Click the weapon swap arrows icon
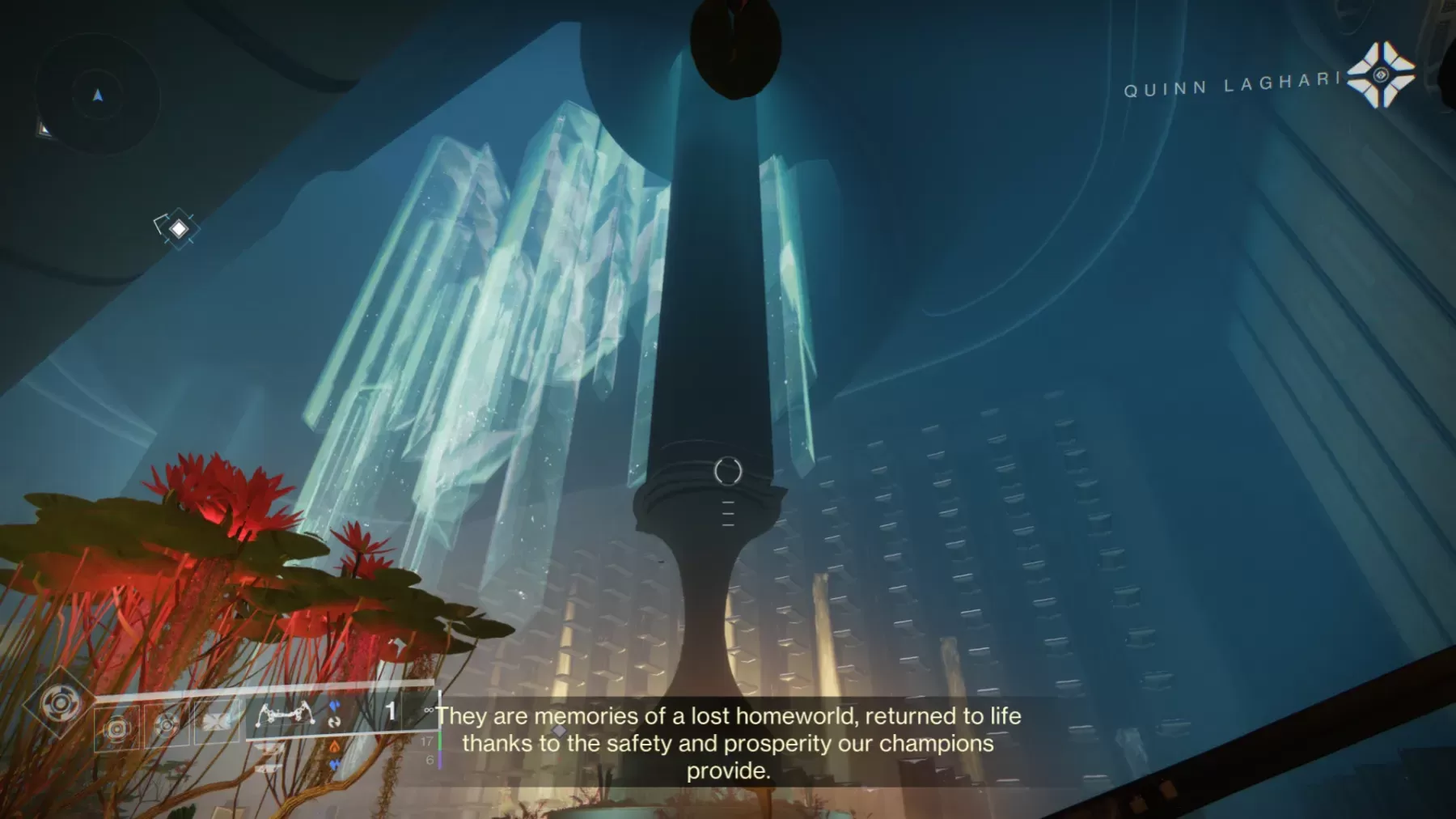 (335, 723)
